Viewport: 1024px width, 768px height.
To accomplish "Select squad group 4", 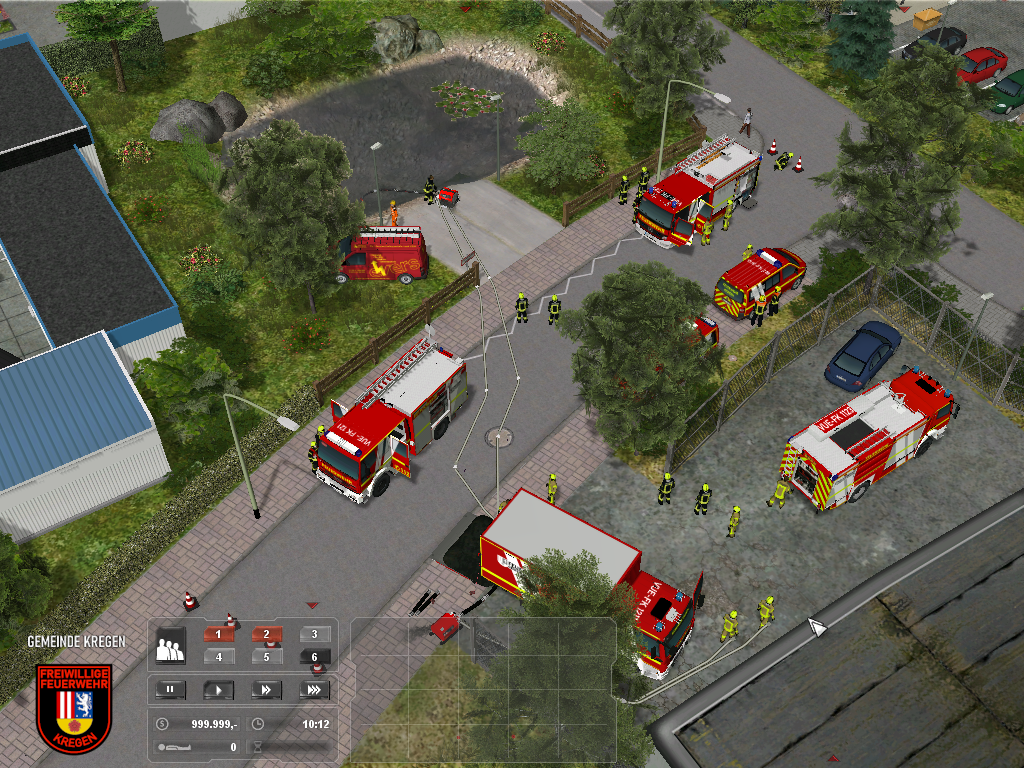I will click(x=220, y=657).
